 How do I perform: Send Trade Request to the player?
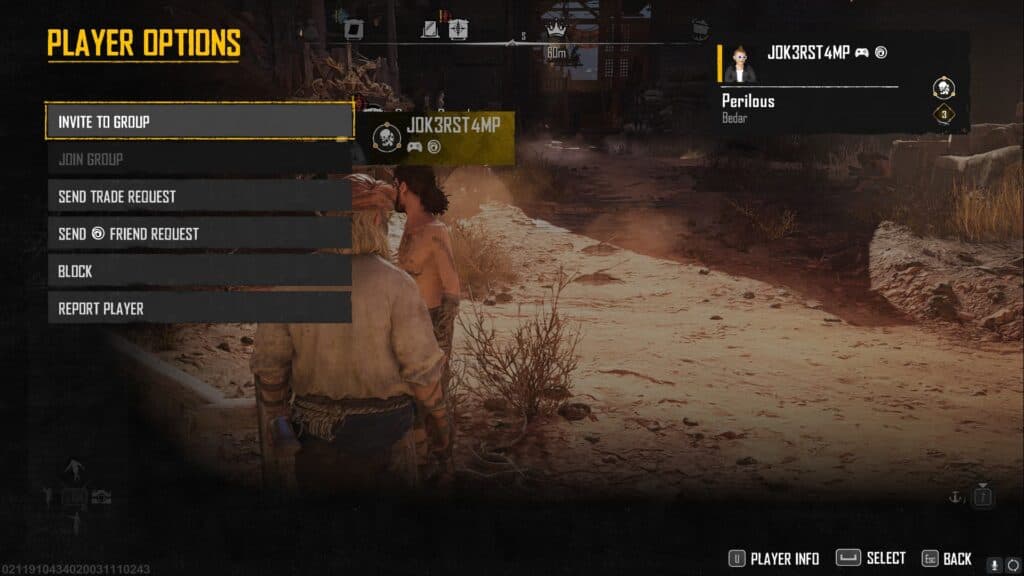click(199, 196)
